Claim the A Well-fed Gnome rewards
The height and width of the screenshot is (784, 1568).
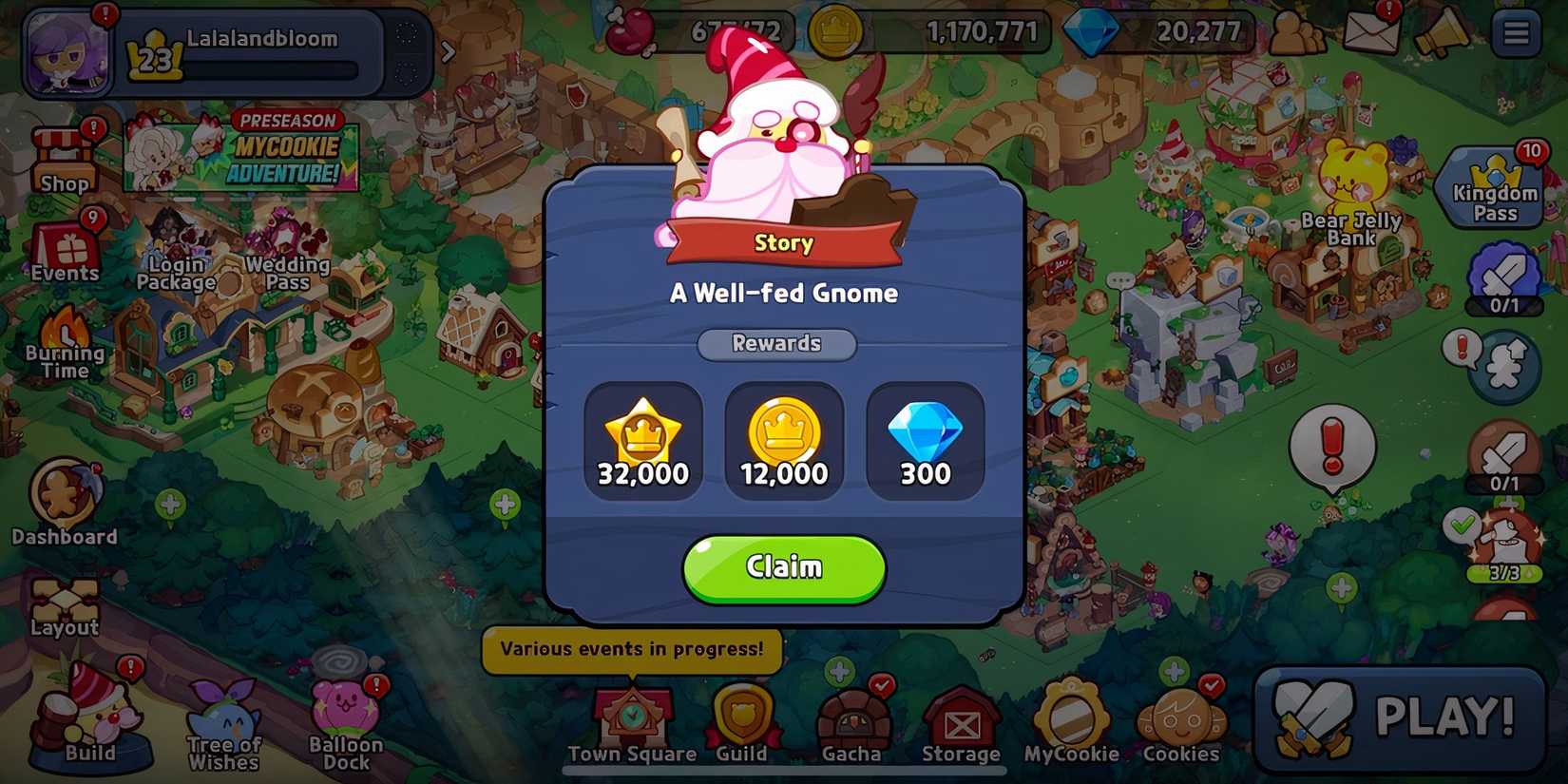784,567
